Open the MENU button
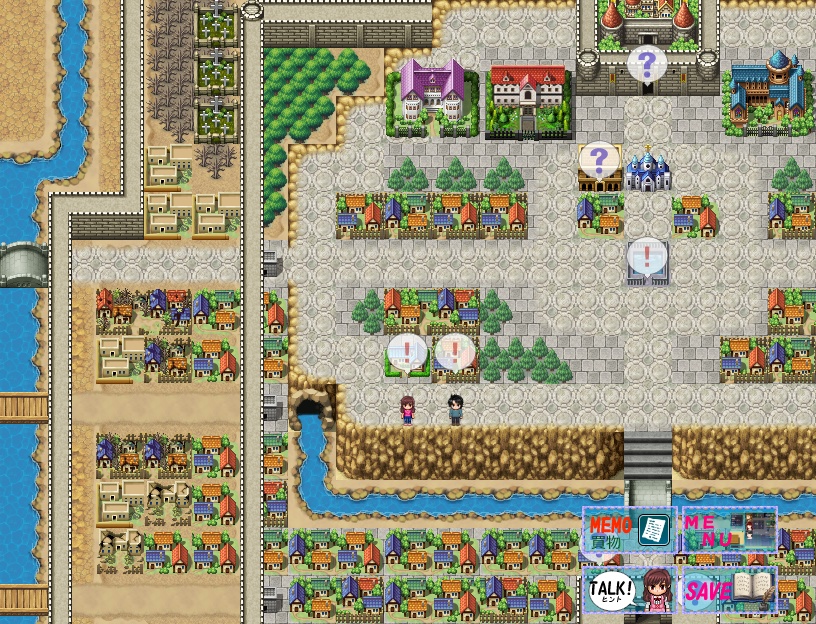Image resolution: width=816 pixels, height=624 pixels. pos(728,530)
